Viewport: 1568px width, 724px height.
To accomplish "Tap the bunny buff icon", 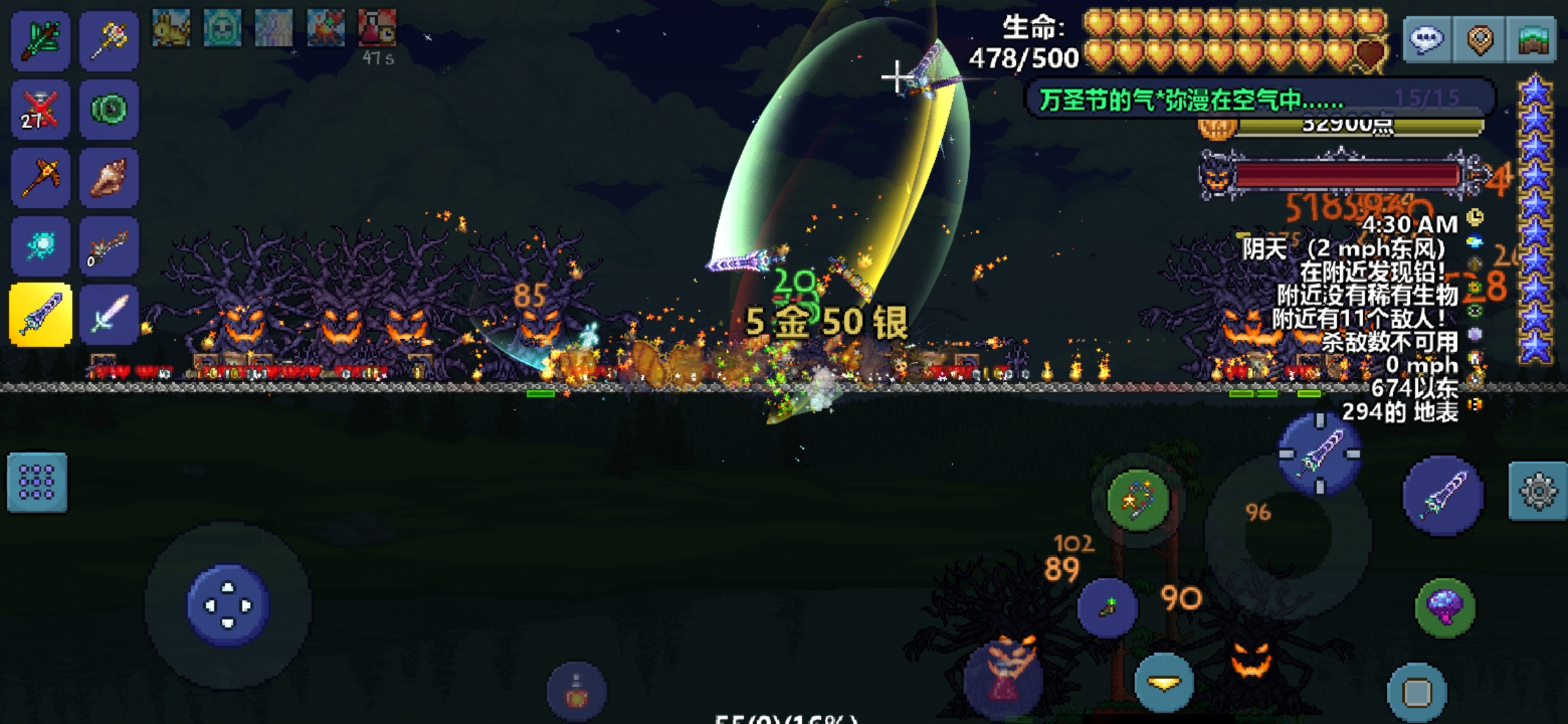I will tap(171, 28).
